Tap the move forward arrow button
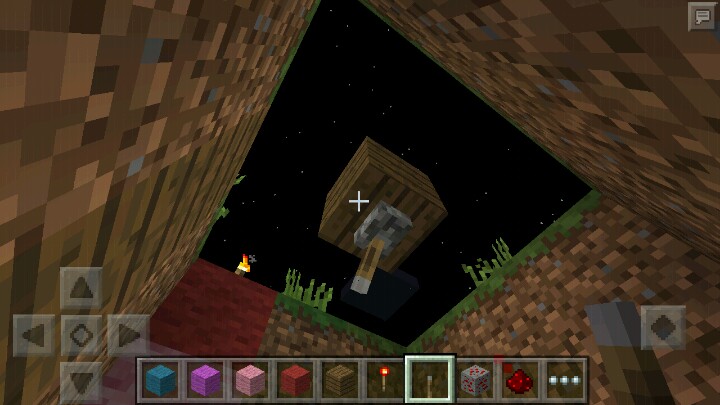This screenshot has height=405, width=720. [x=81, y=288]
